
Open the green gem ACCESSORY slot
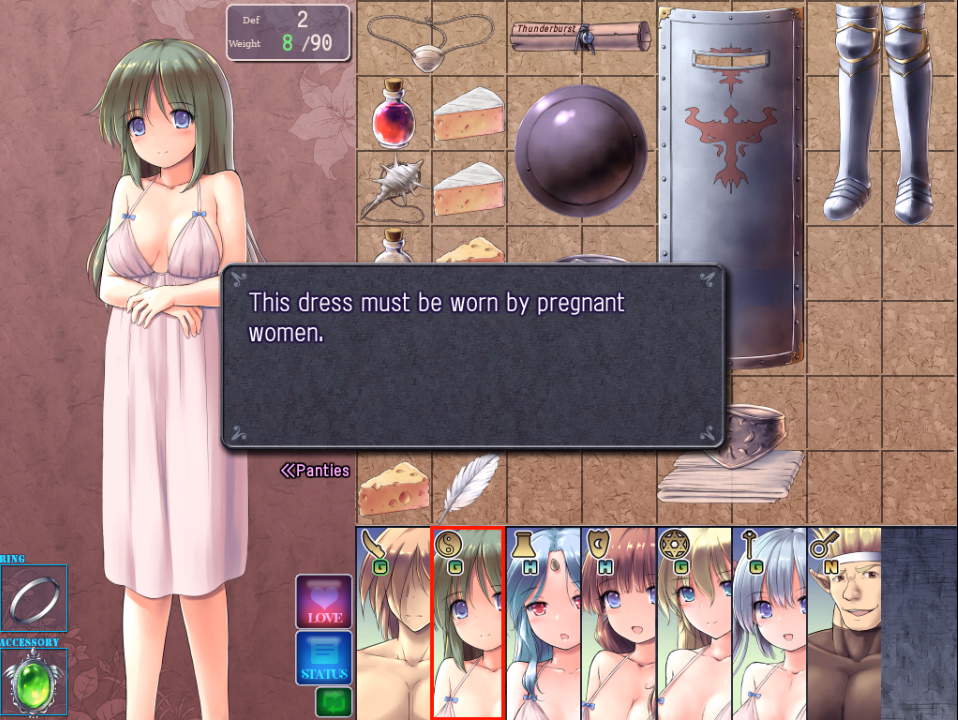[34, 680]
